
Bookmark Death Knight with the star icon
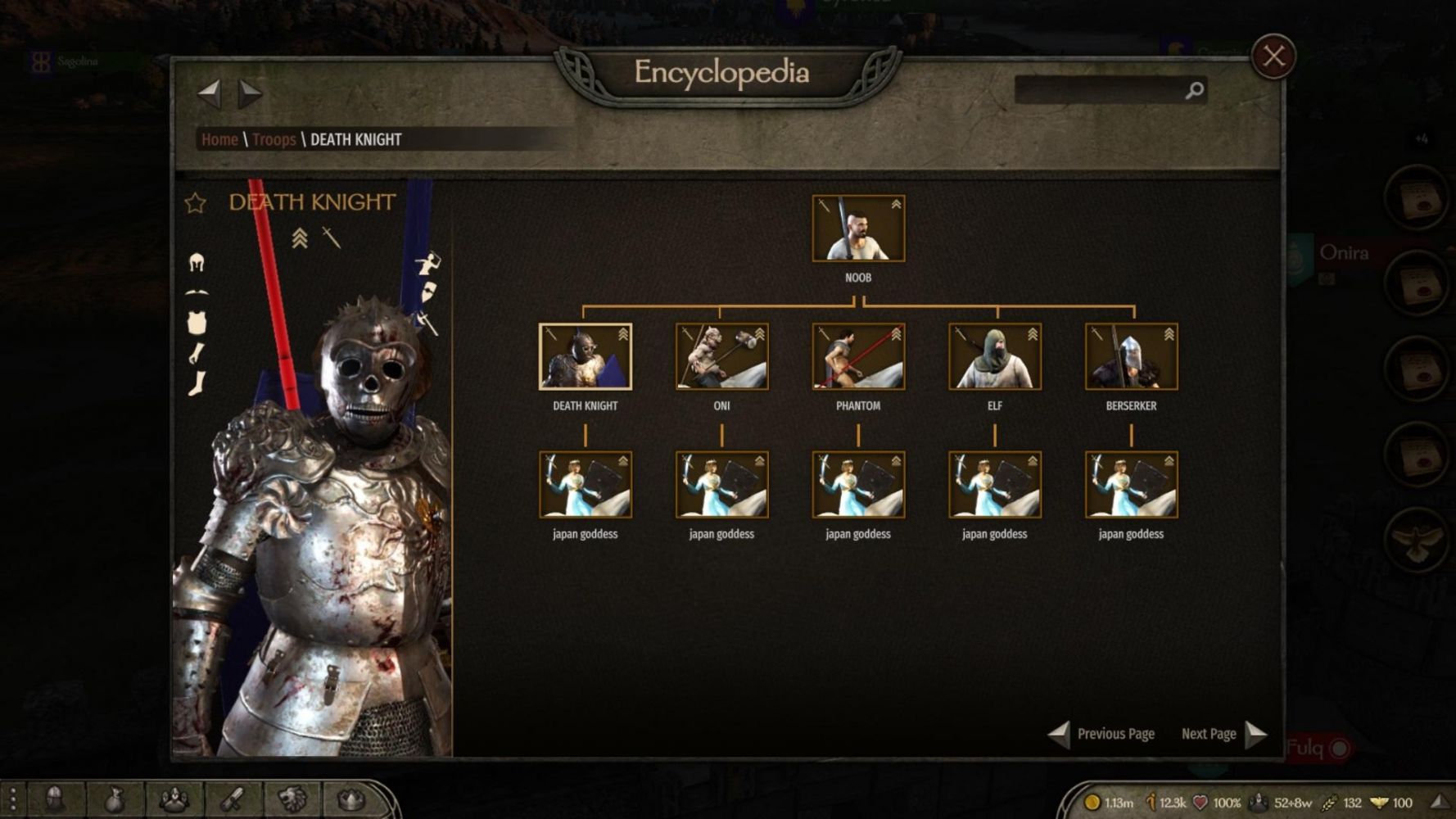[x=195, y=203]
